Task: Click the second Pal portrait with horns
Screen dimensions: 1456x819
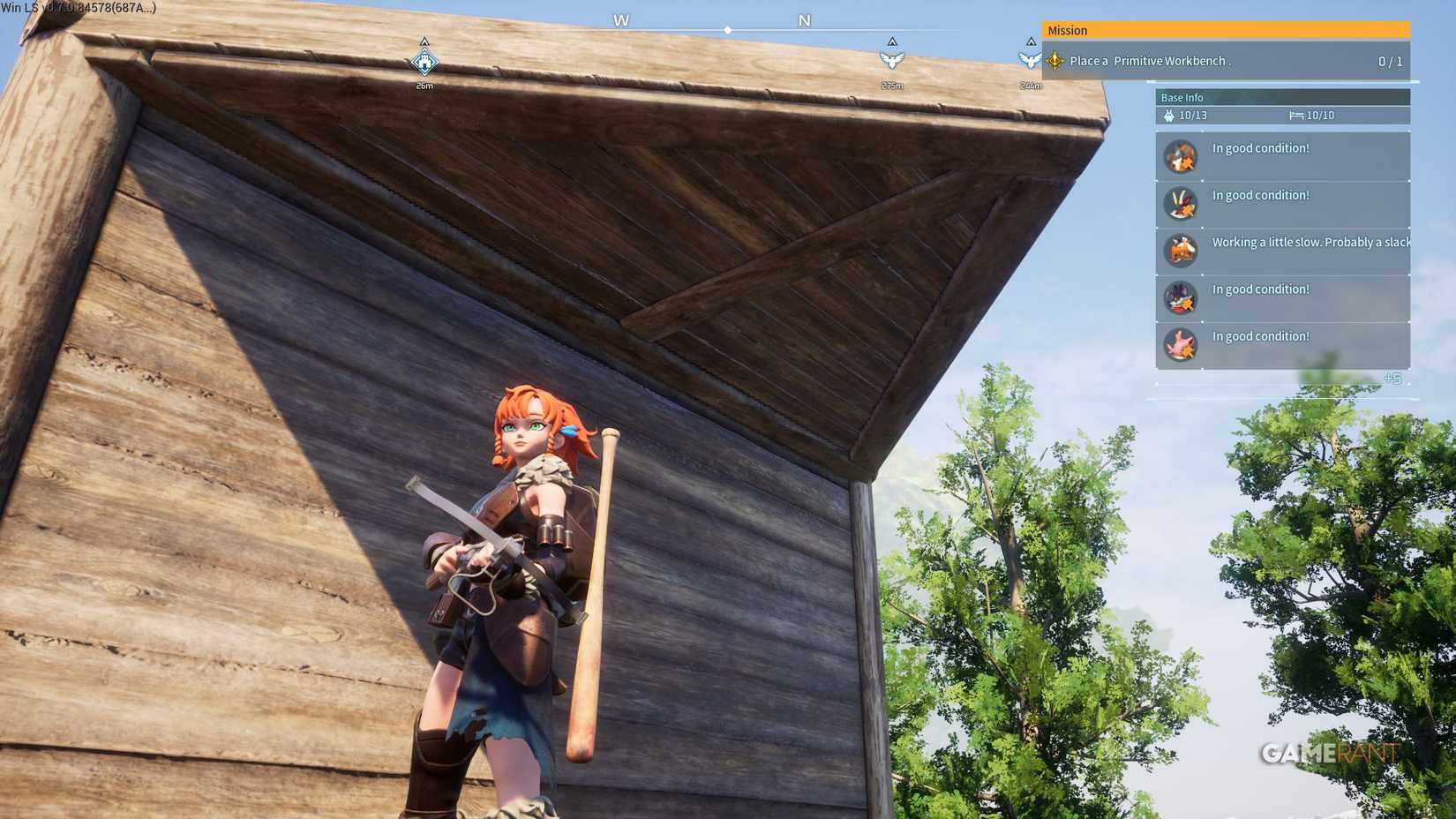Action: [1181, 203]
